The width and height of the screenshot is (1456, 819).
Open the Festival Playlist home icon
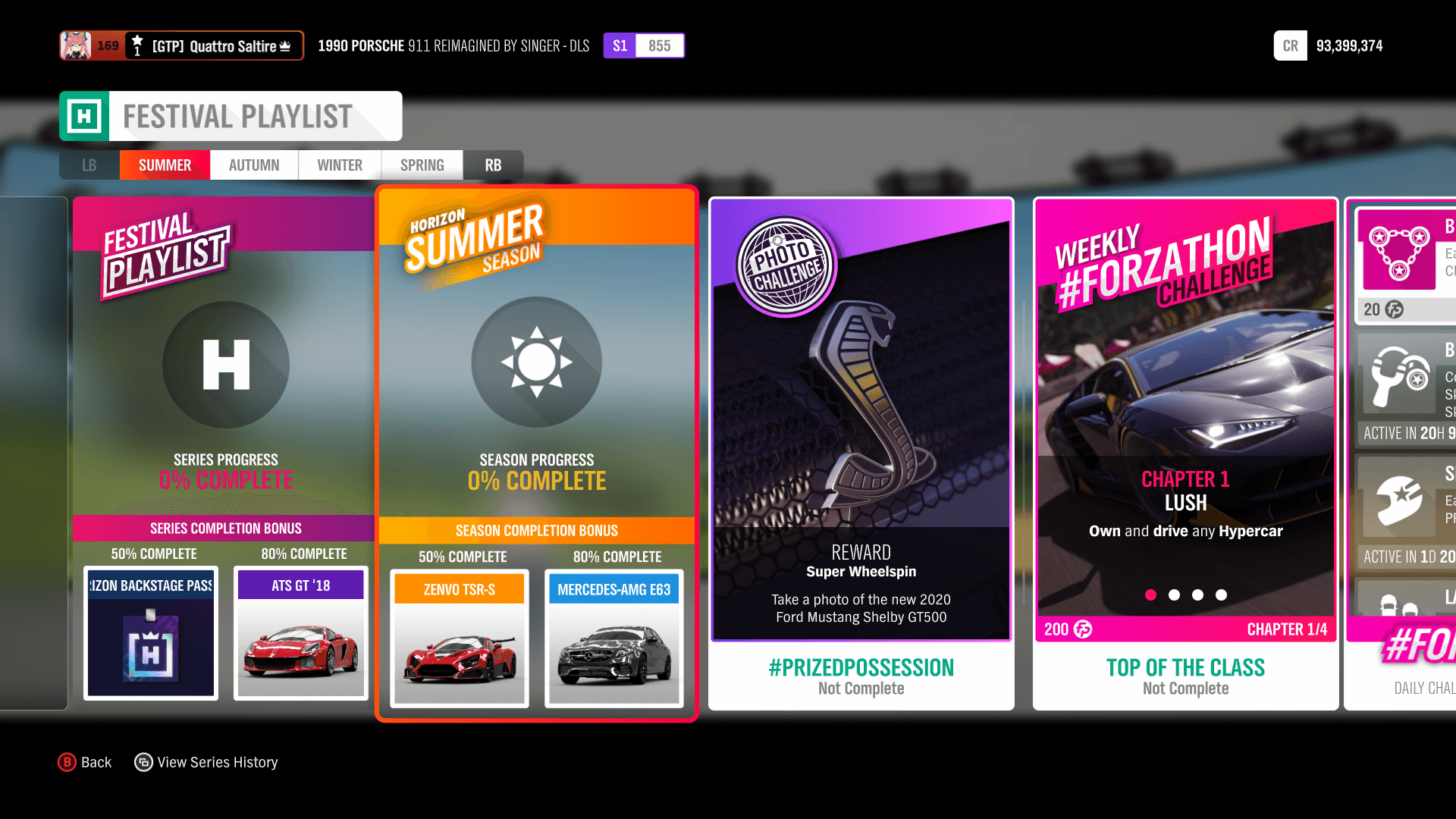pos(225,365)
